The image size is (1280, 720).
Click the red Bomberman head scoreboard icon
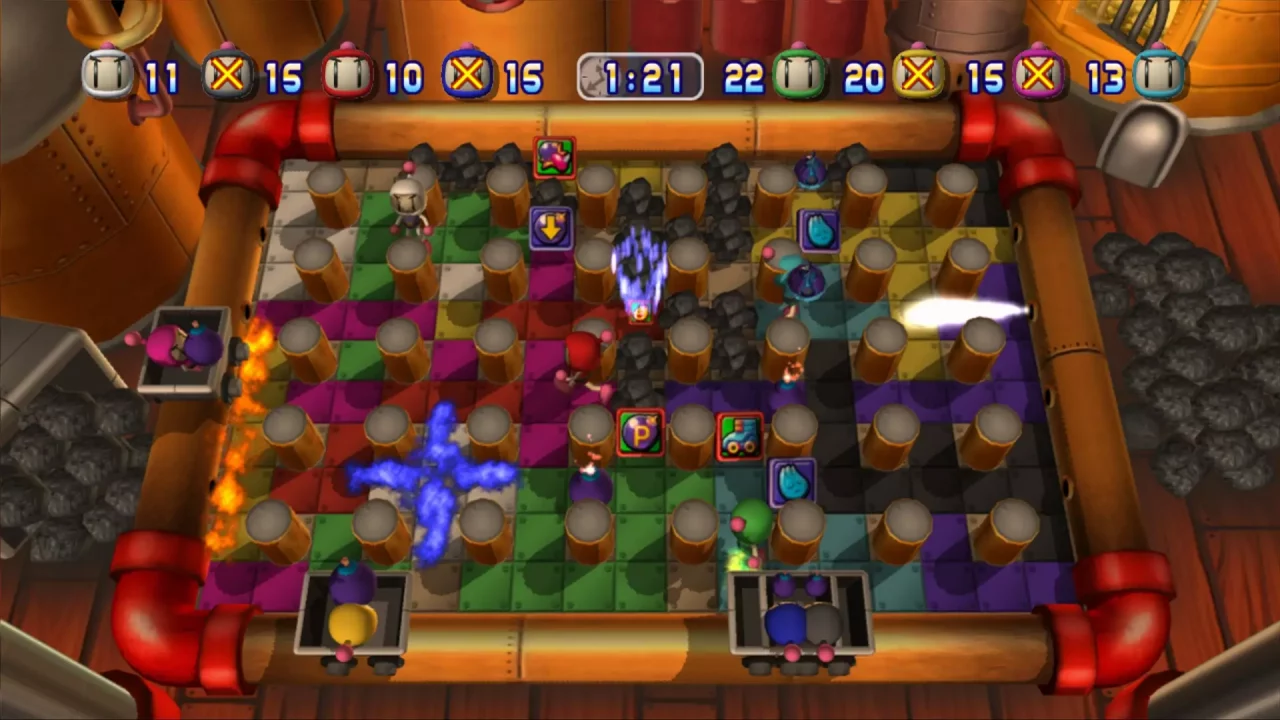(x=350, y=75)
